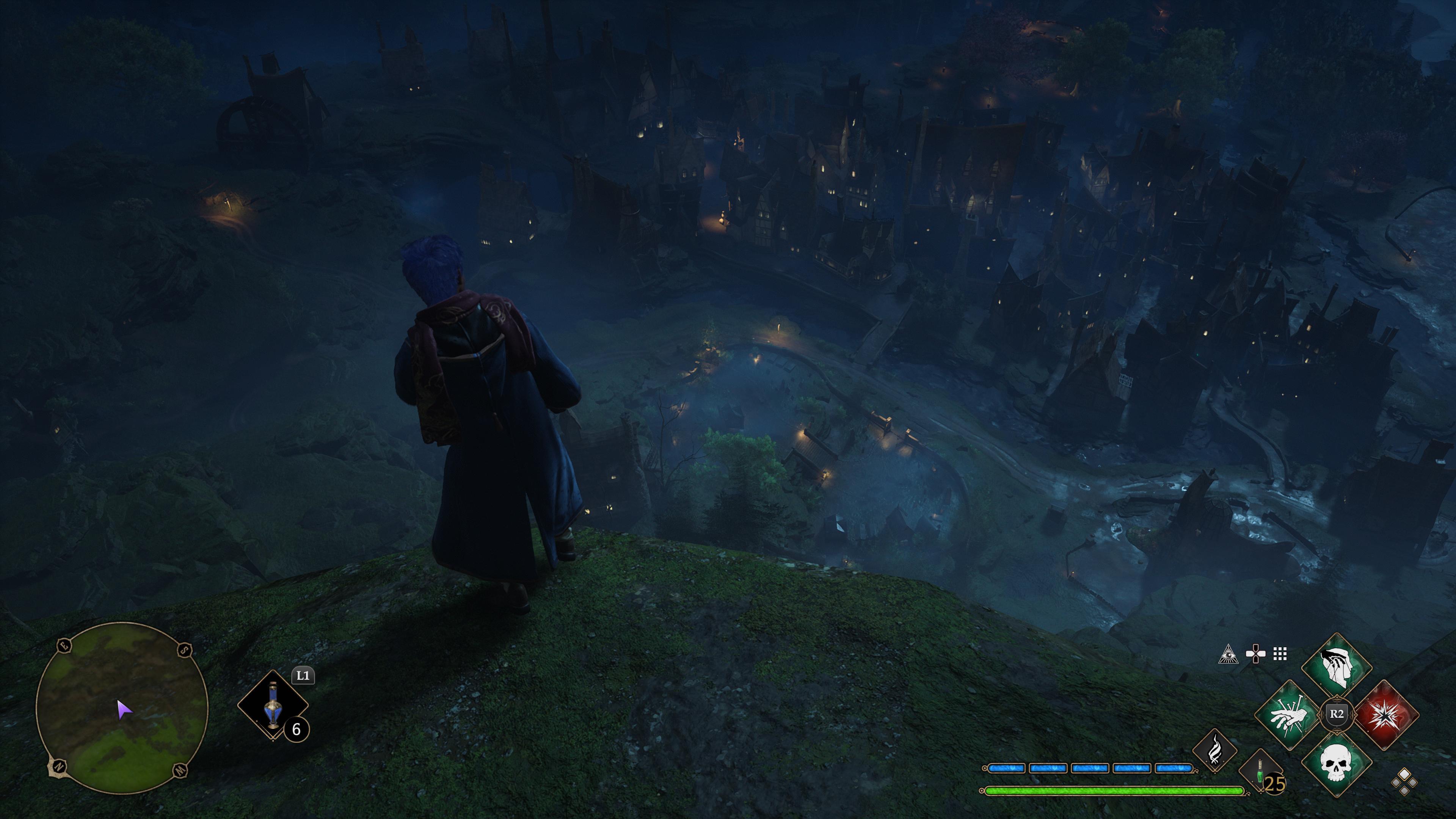Screen dimensions: 1456x819
Task: Activate the Revelio eye-in-triangle icon
Action: pos(1227,654)
